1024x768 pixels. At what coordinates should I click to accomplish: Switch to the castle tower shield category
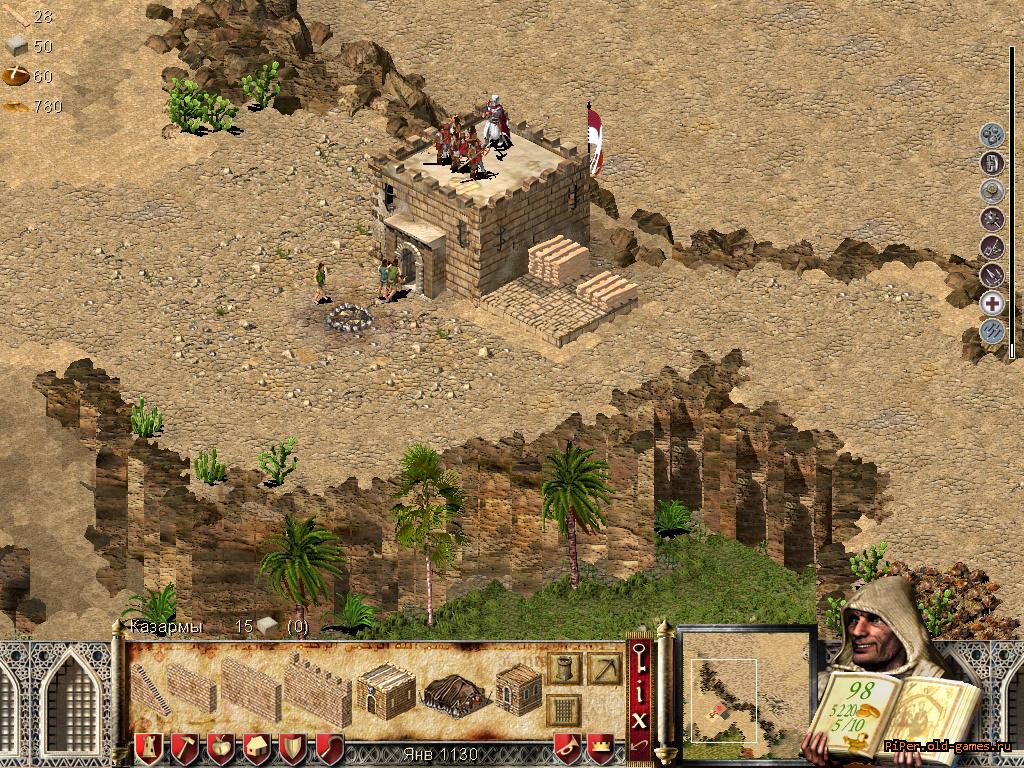(x=149, y=748)
